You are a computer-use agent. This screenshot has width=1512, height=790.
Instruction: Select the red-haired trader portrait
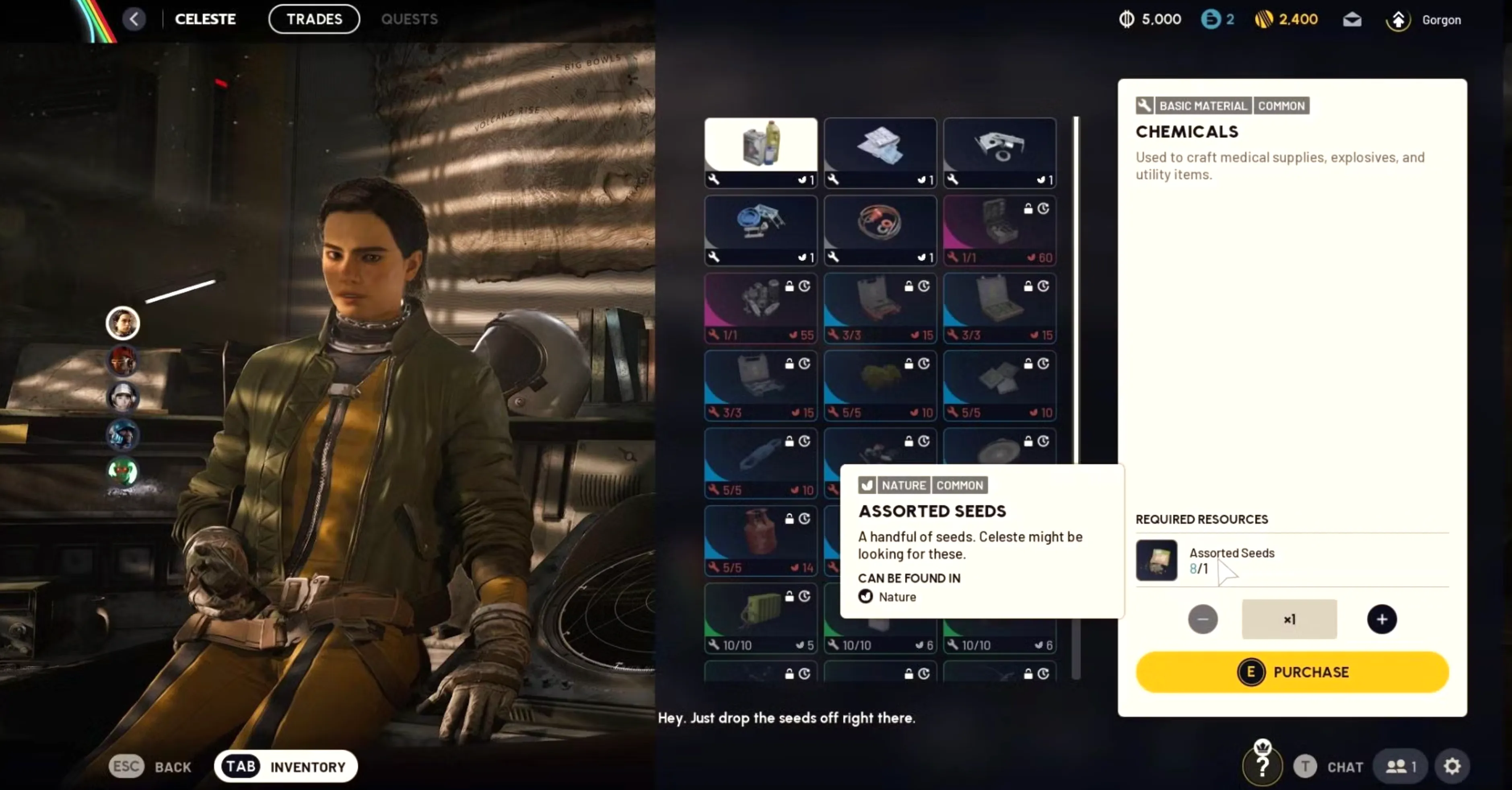[x=123, y=360]
